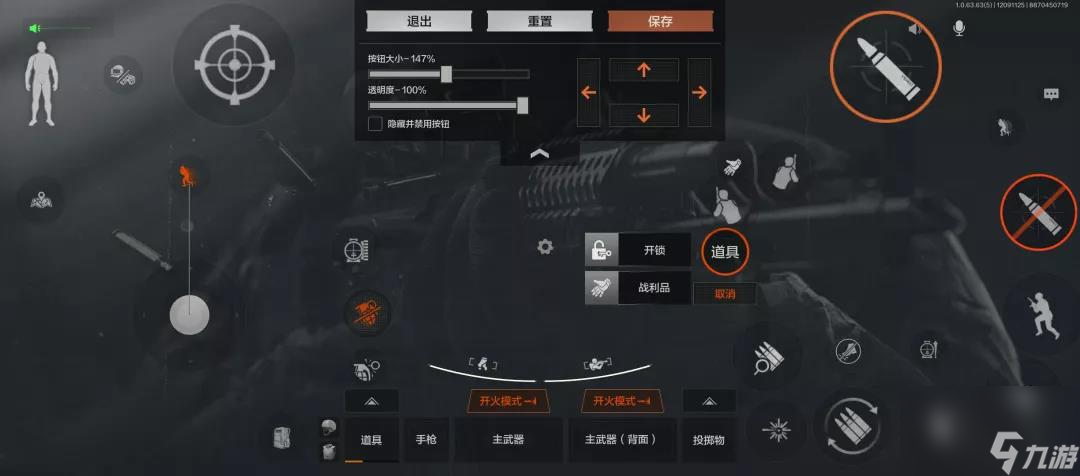Screen dimensions: 1080x476
Task: Click the 按钮大小 button size slider
Action: [447, 74]
